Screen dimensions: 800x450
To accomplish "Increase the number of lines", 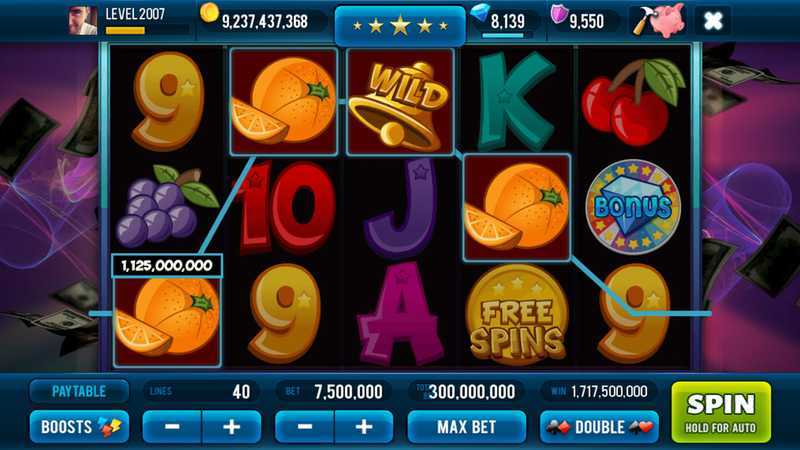I will click(x=231, y=427).
